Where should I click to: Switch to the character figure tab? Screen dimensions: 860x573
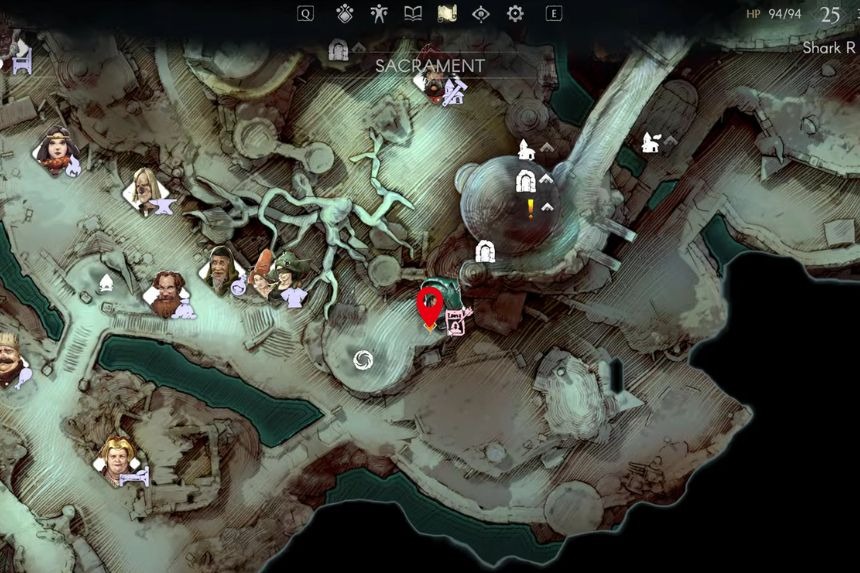378,13
